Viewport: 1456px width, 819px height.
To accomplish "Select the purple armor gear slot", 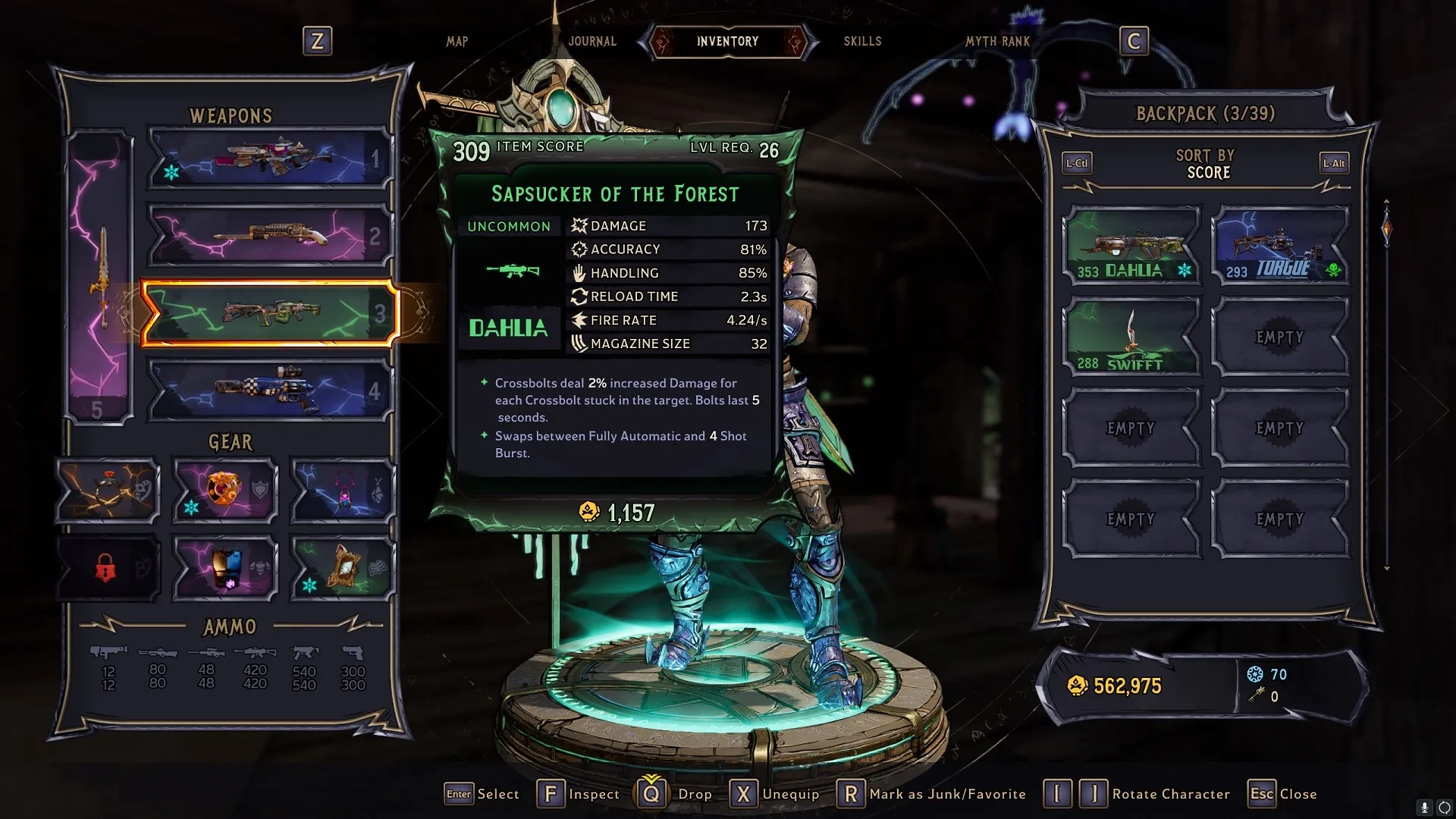I will (225, 567).
